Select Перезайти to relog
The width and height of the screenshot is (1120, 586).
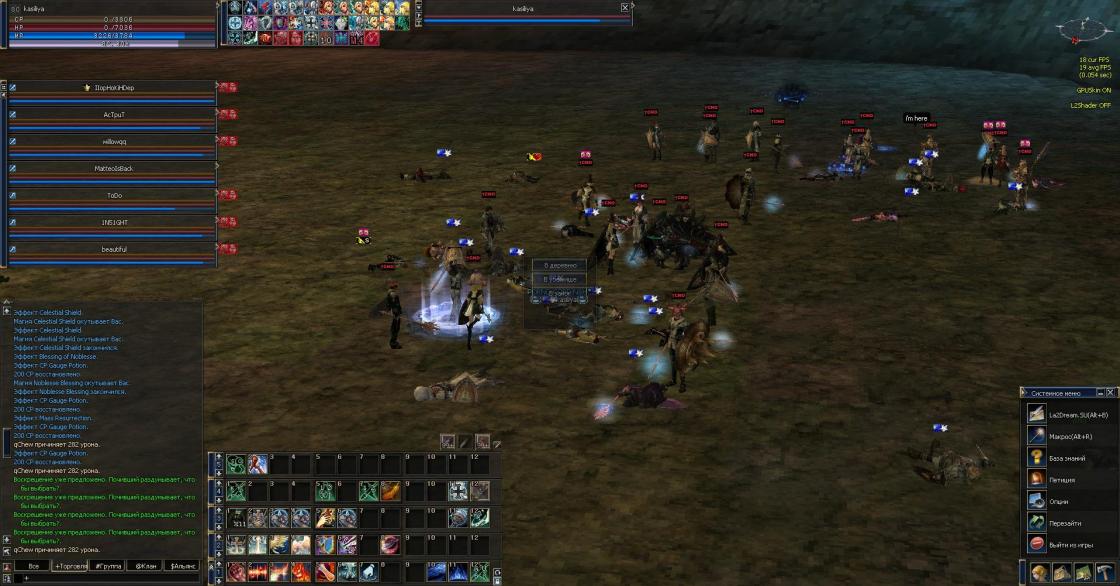[x=1066, y=523]
